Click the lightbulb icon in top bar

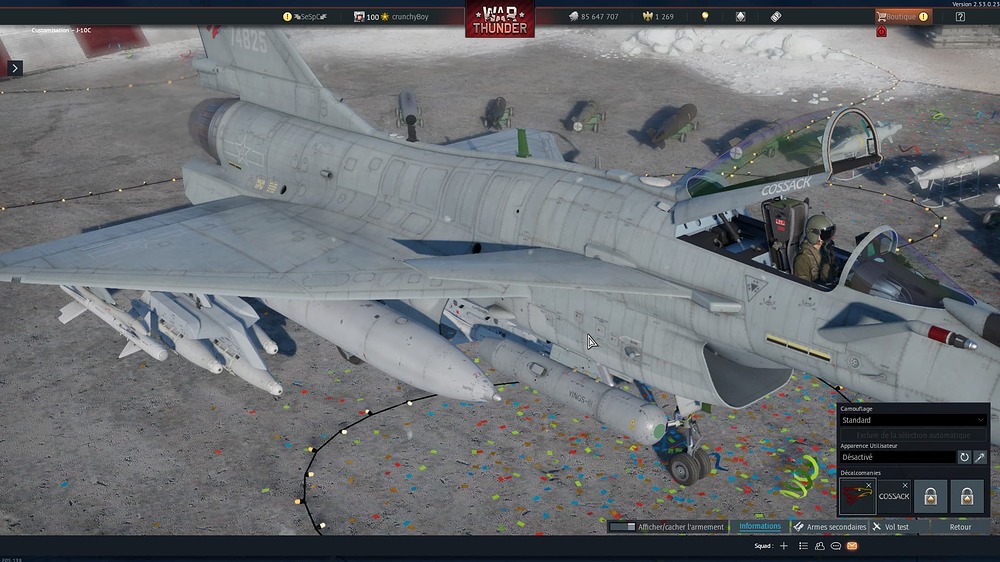[x=705, y=17]
